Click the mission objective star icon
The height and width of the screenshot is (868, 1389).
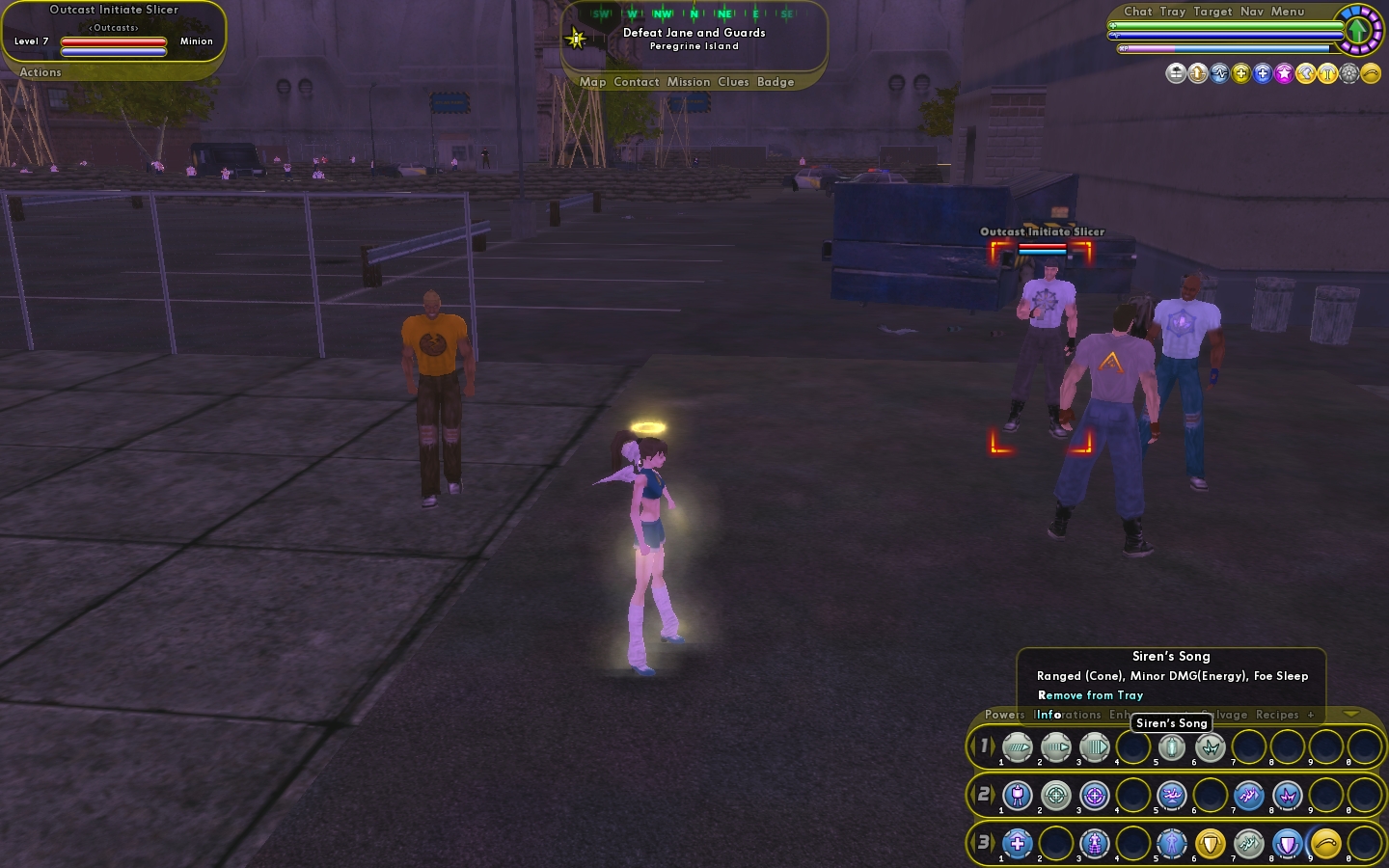coord(577,39)
